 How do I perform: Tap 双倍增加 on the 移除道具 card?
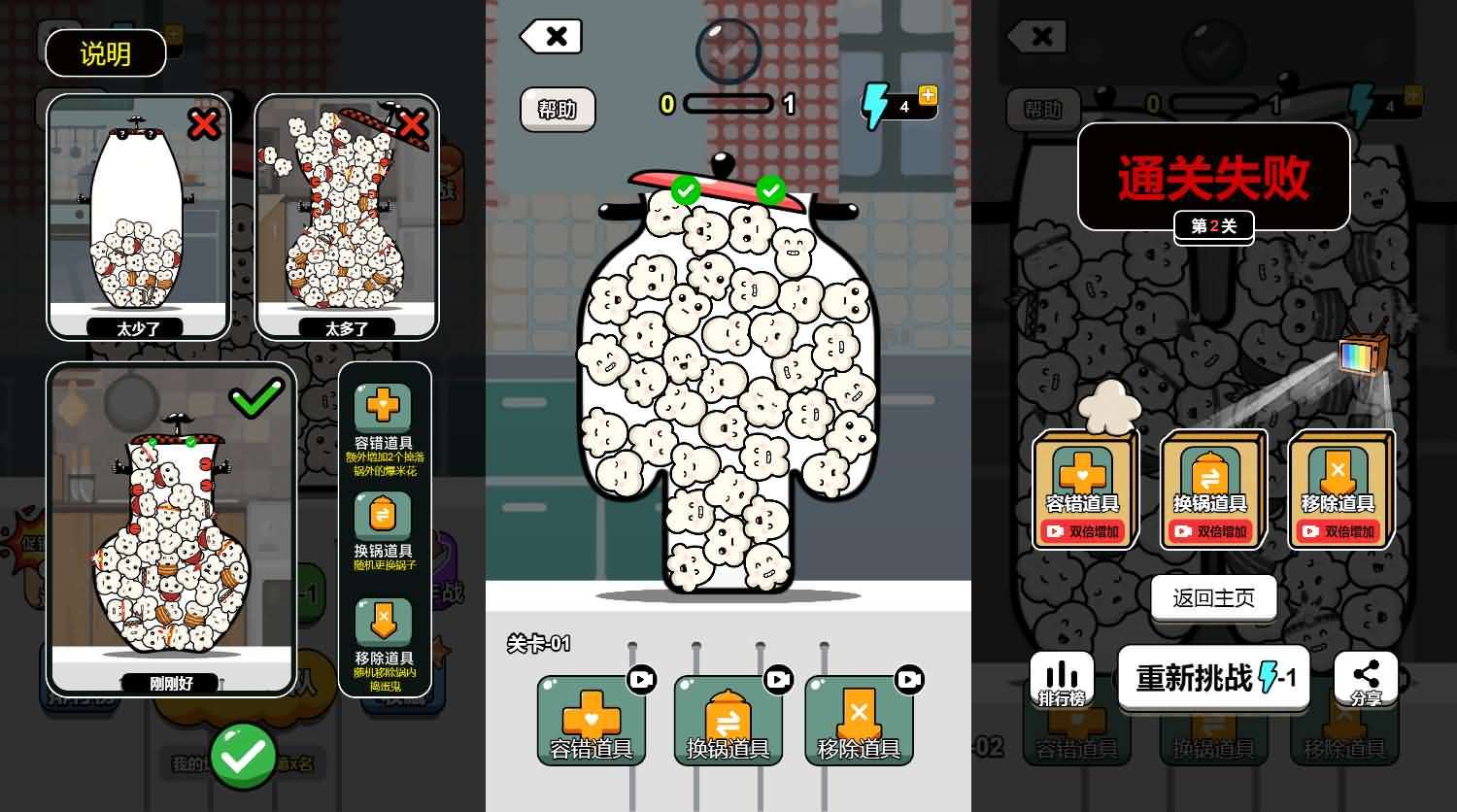pos(1341,530)
